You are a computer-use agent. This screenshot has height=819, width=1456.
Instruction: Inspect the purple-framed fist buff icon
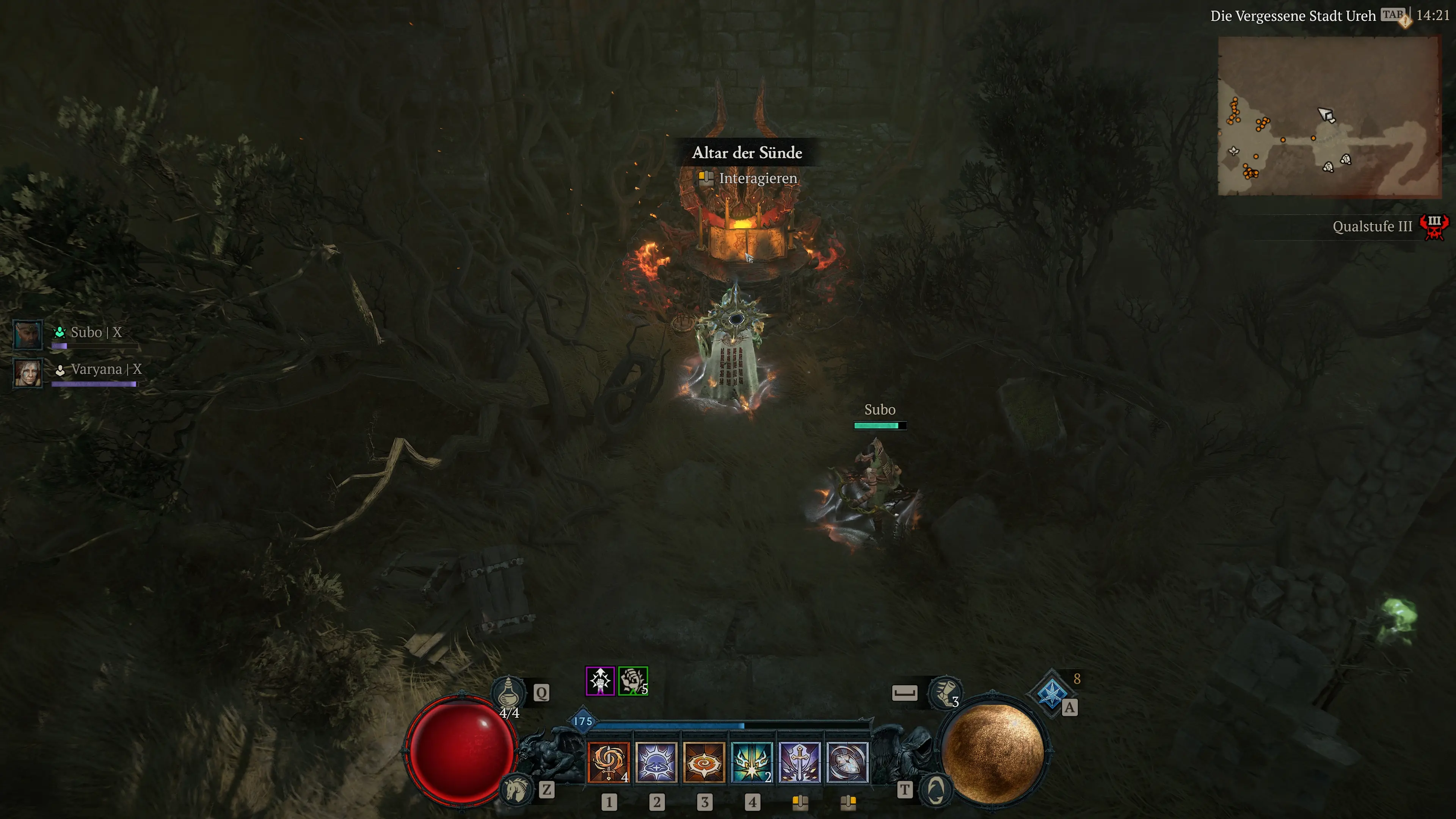(x=600, y=681)
